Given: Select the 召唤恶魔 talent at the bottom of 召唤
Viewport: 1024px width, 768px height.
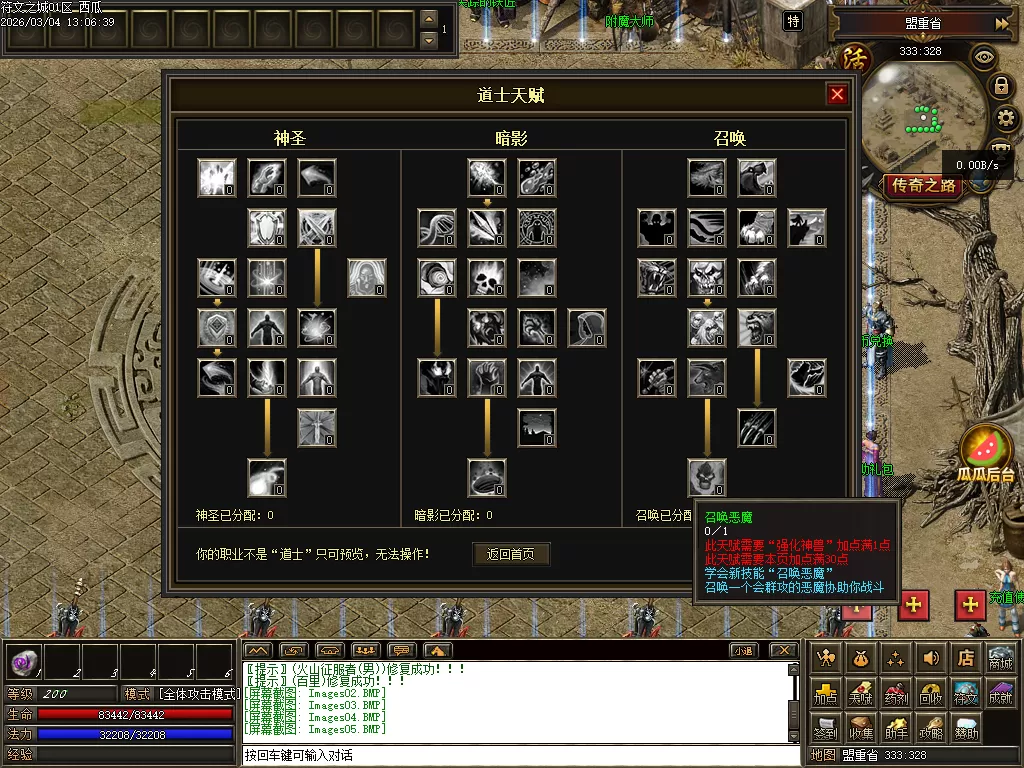Looking at the screenshot, I should click(707, 478).
